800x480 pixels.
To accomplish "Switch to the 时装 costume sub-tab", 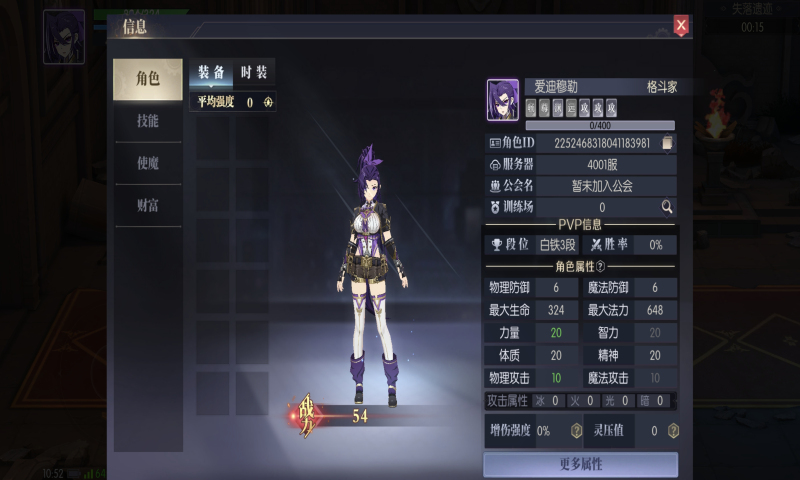I will coord(254,72).
